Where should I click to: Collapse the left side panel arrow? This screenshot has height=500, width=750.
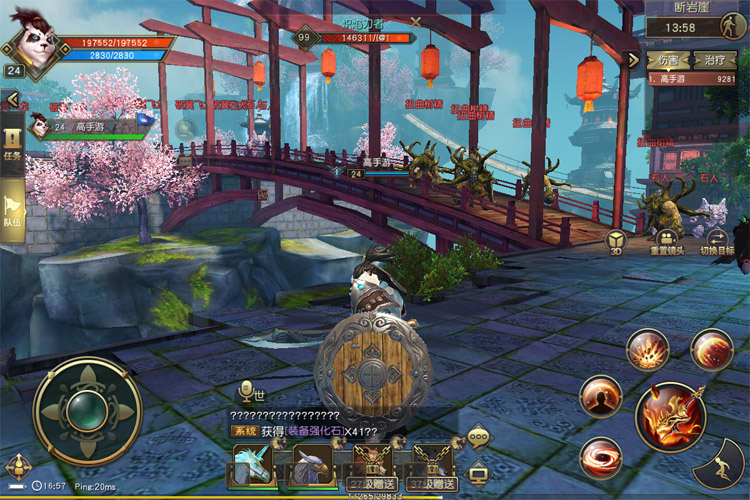pyautogui.click(x=12, y=99)
